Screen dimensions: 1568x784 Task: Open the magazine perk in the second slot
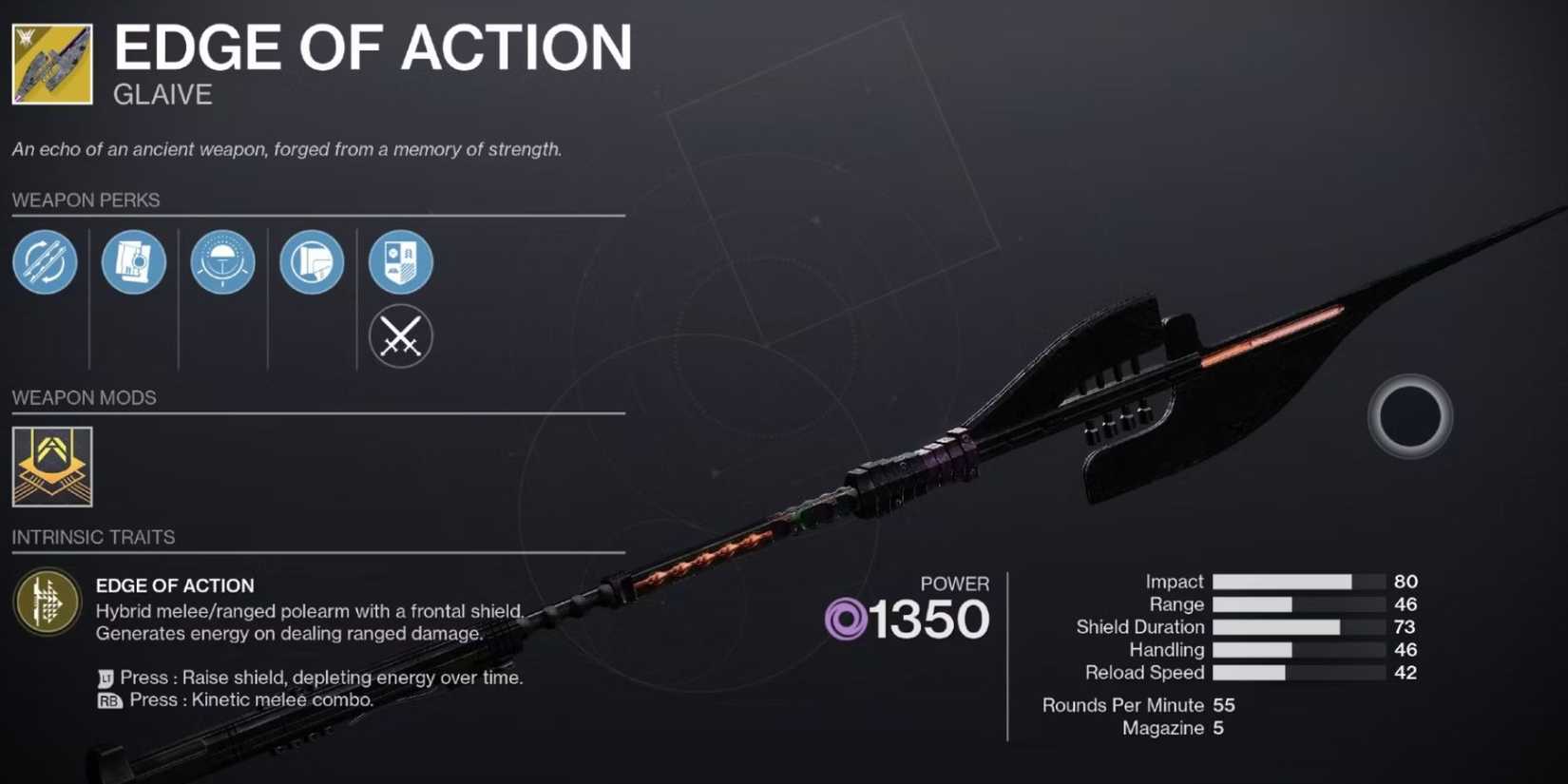click(x=133, y=263)
